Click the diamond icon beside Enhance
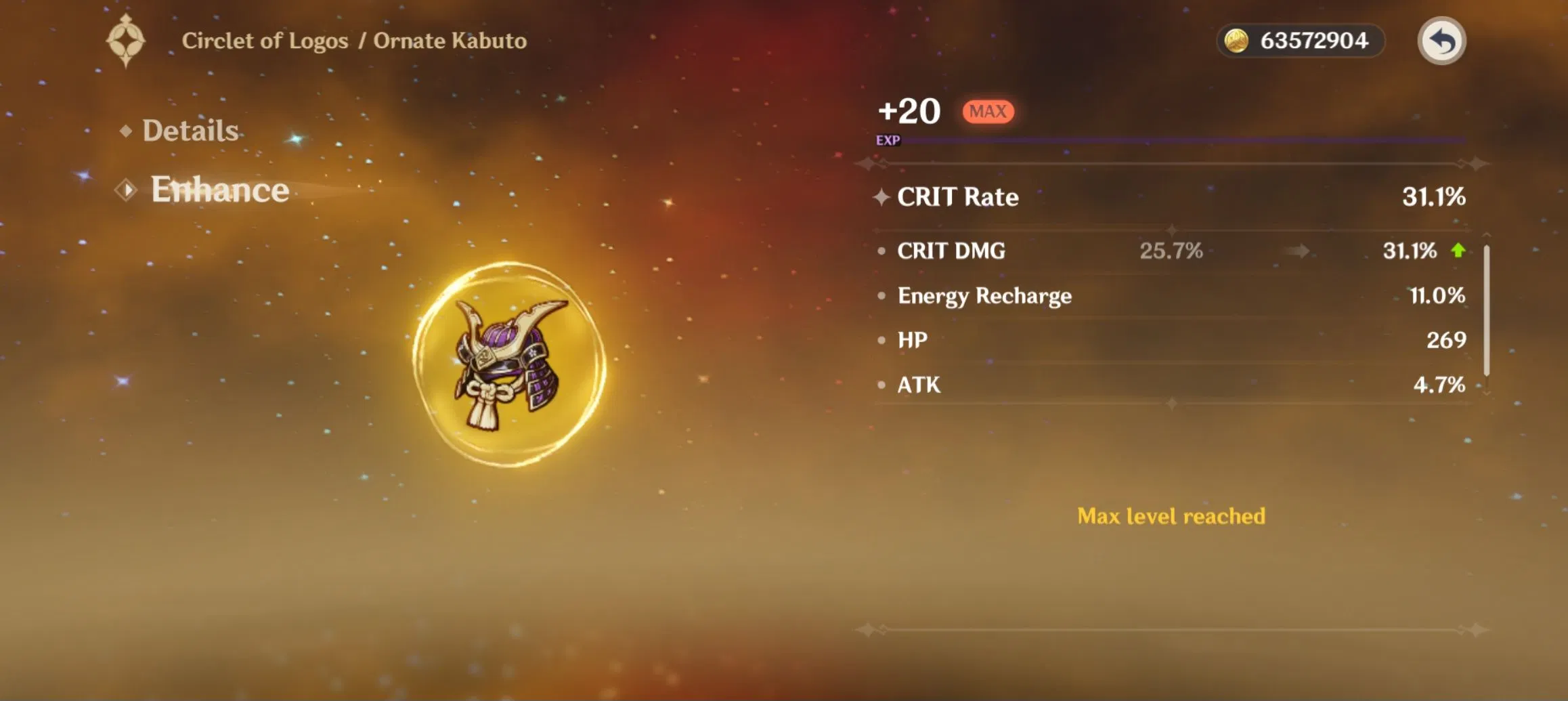Screen dimensions: 1568x701 (x=126, y=190)
